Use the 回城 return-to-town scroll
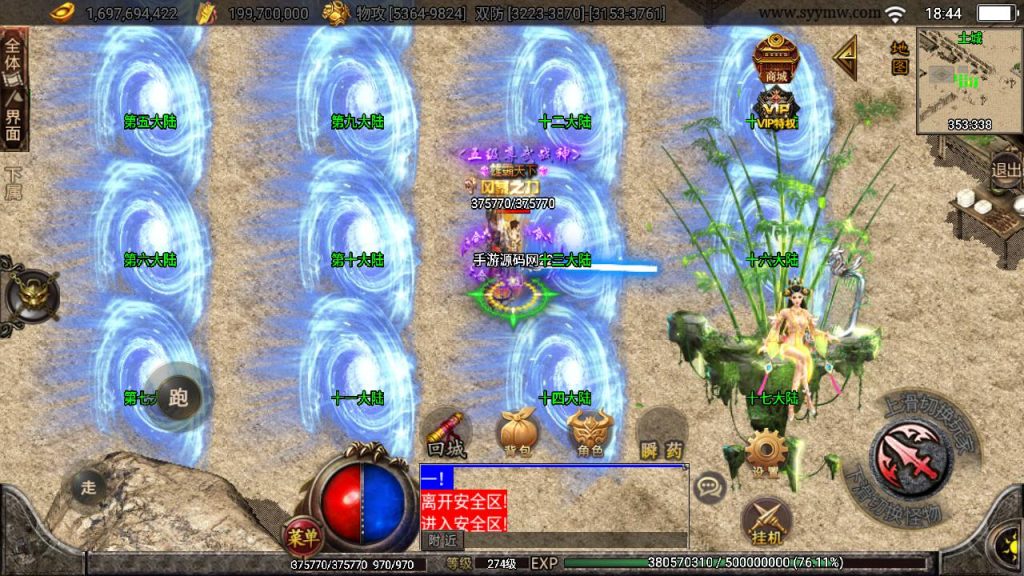Screen dimensions: 1024x576 click(446, 433)
